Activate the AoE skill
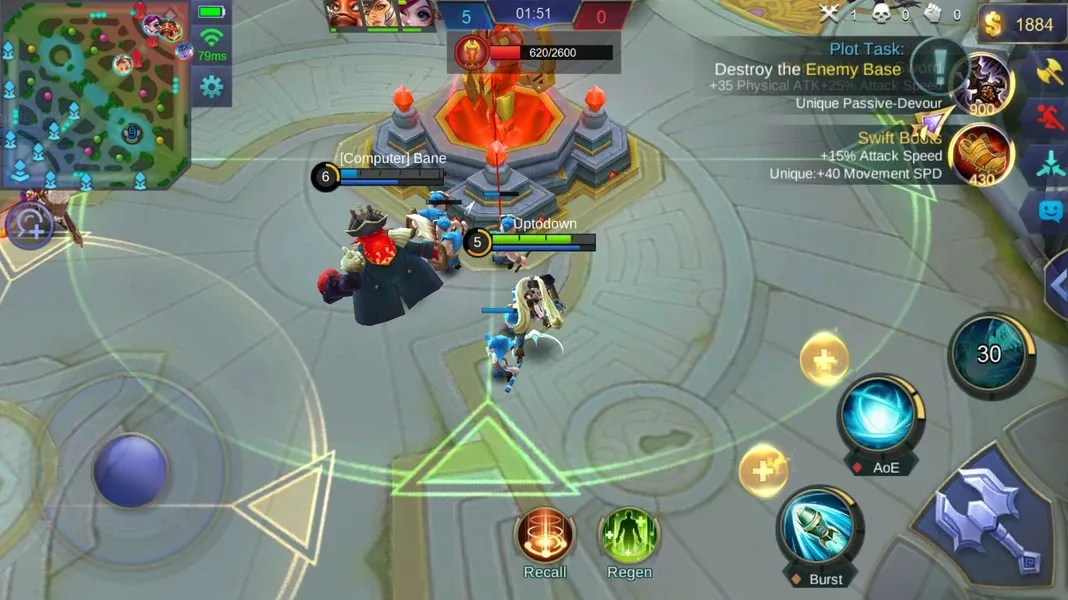Screen dimensions: 1068x600 click(882, 415)
